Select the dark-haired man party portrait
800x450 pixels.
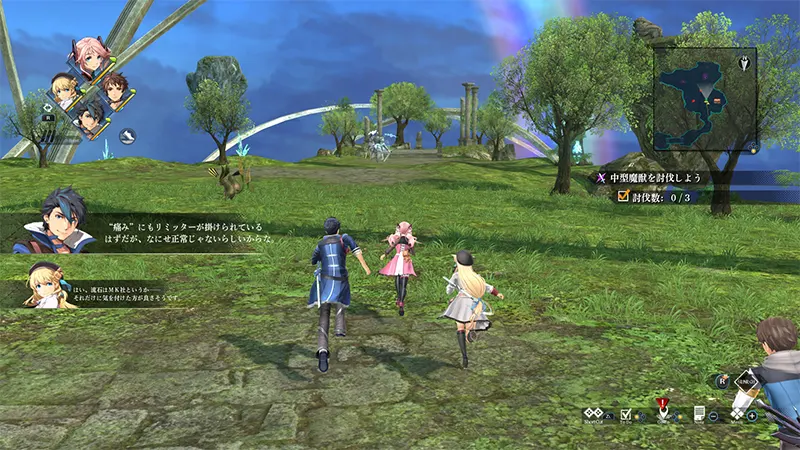click(x=91, y=119)
